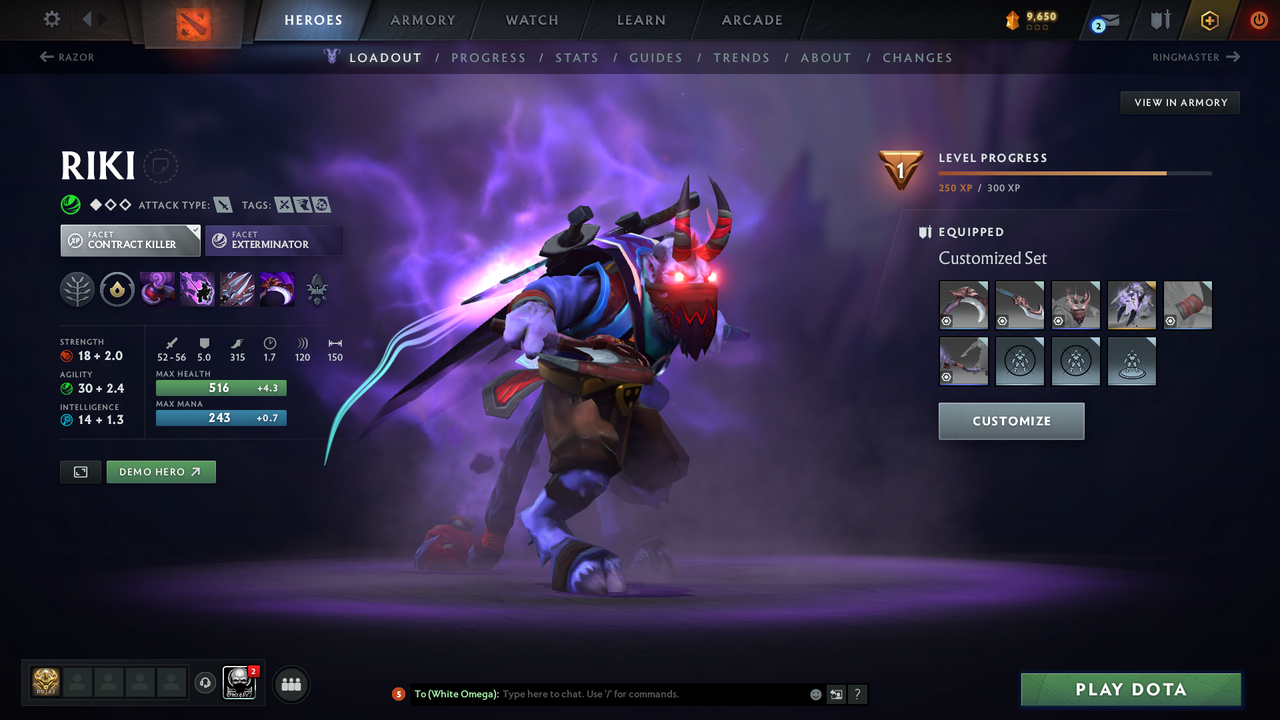Select the first equipped weapon thumbnail
This screenshot has width=1280, height=720.
pyautogui.click(x=963, y=305)
